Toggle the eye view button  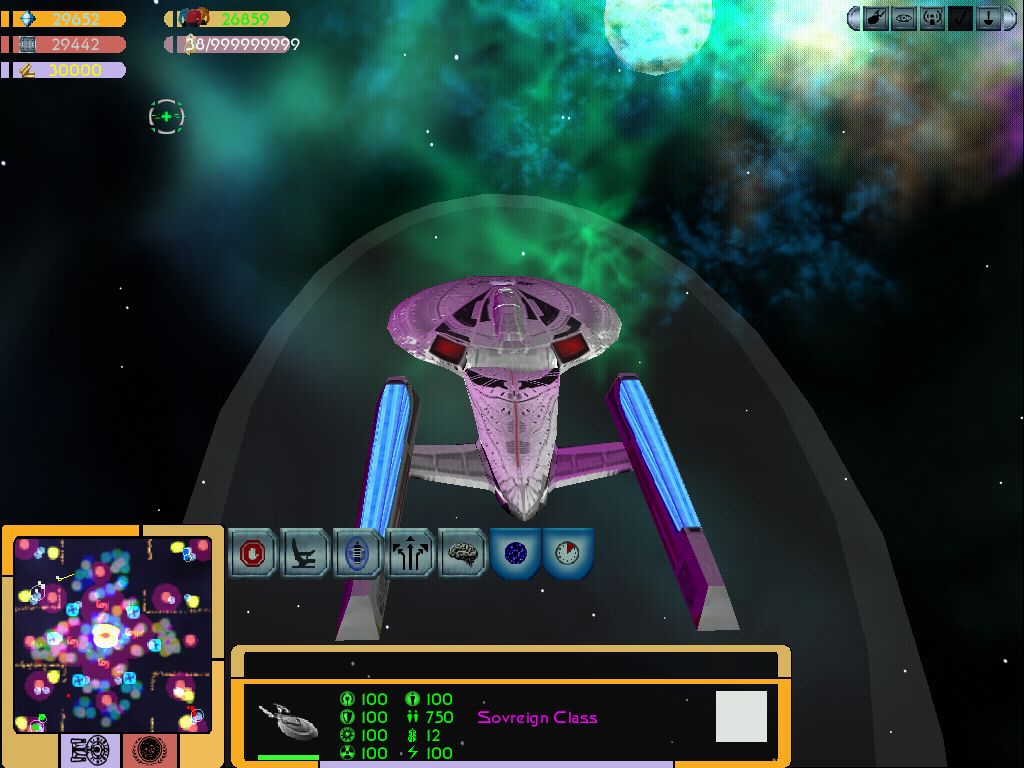pyautogui.click(x=904, y=18)
